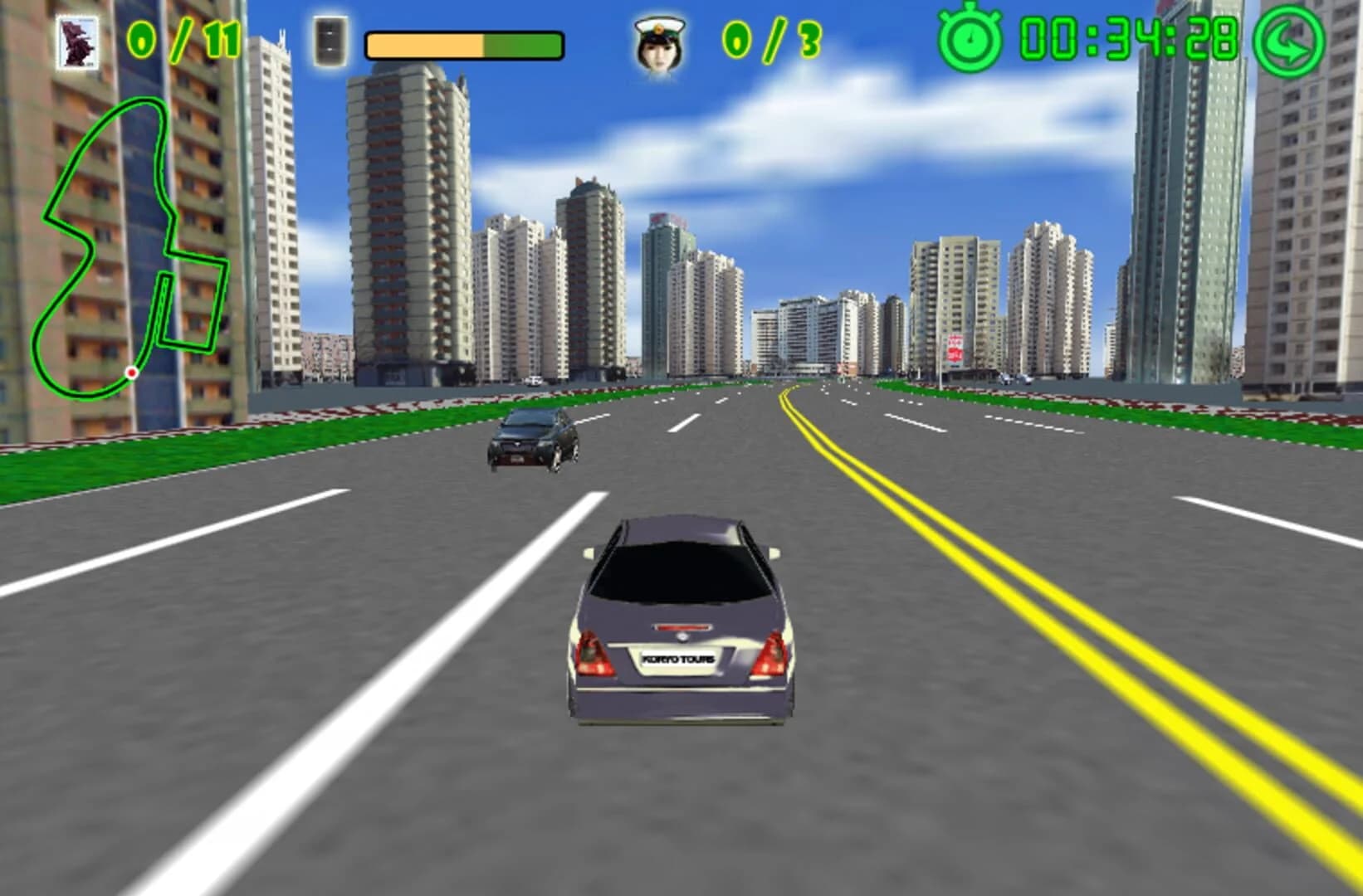Expand the timer readout 00:34:28
Viewport: 1363px width, 896px height.
(1129, 37)
